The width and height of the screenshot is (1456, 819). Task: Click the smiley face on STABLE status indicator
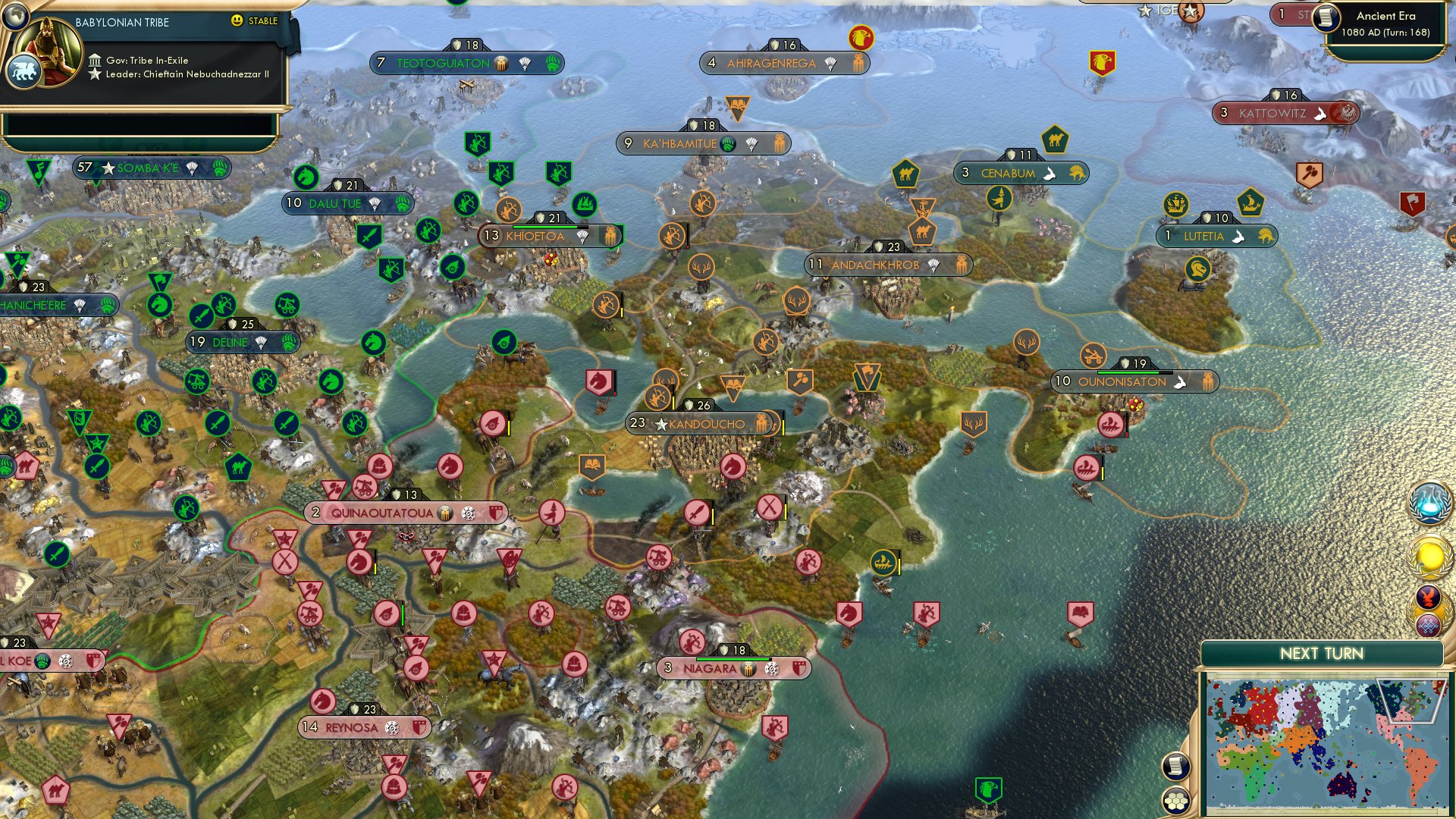tap(237, 21)
